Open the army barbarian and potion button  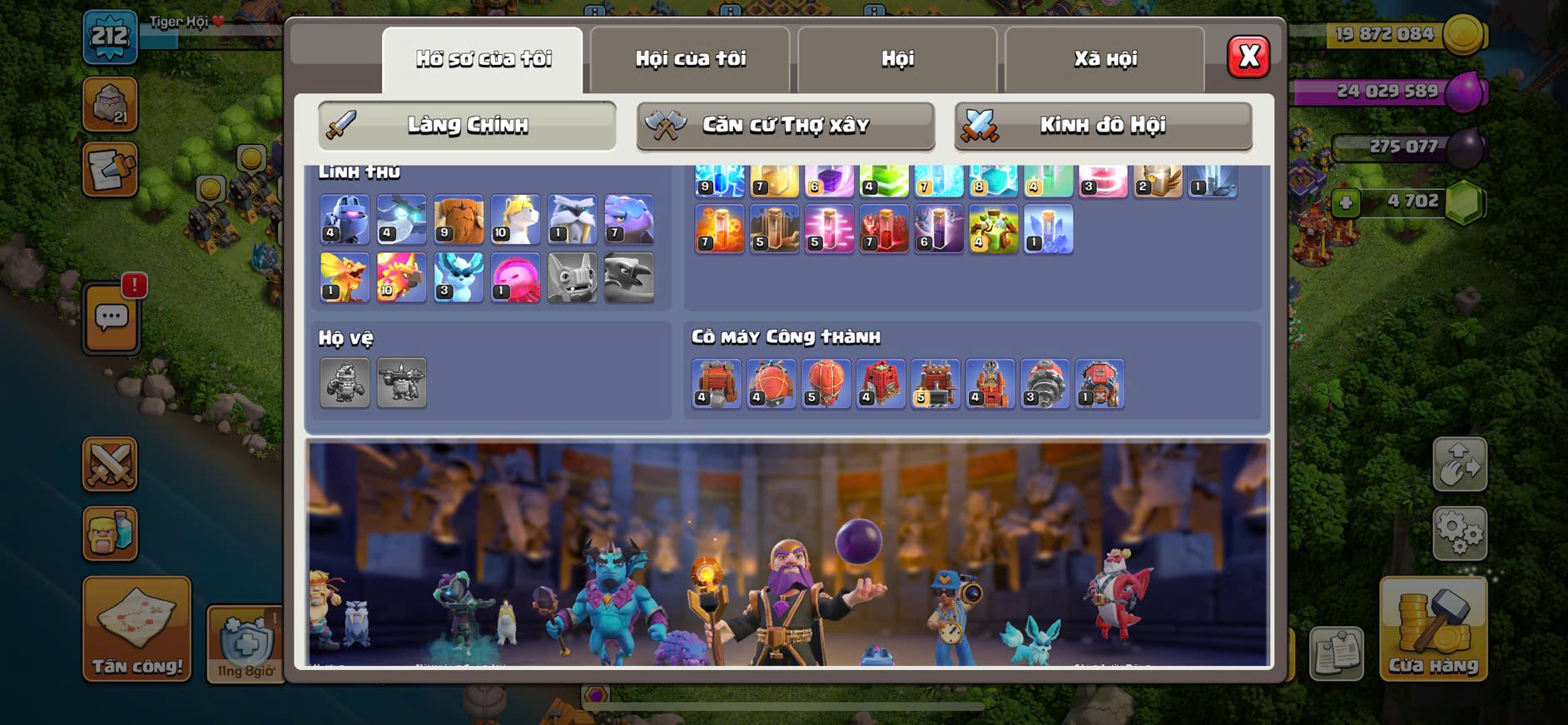point(110,533)
